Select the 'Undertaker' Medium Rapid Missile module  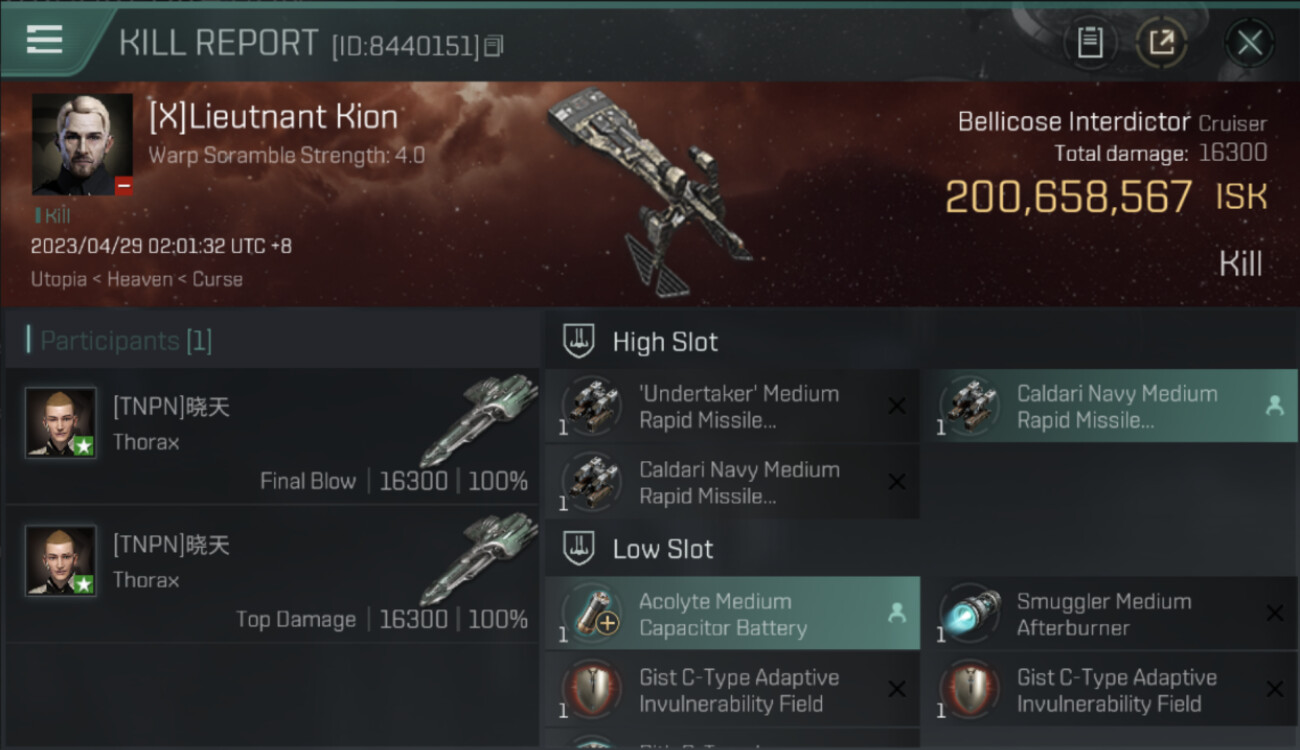pos(732,407)
